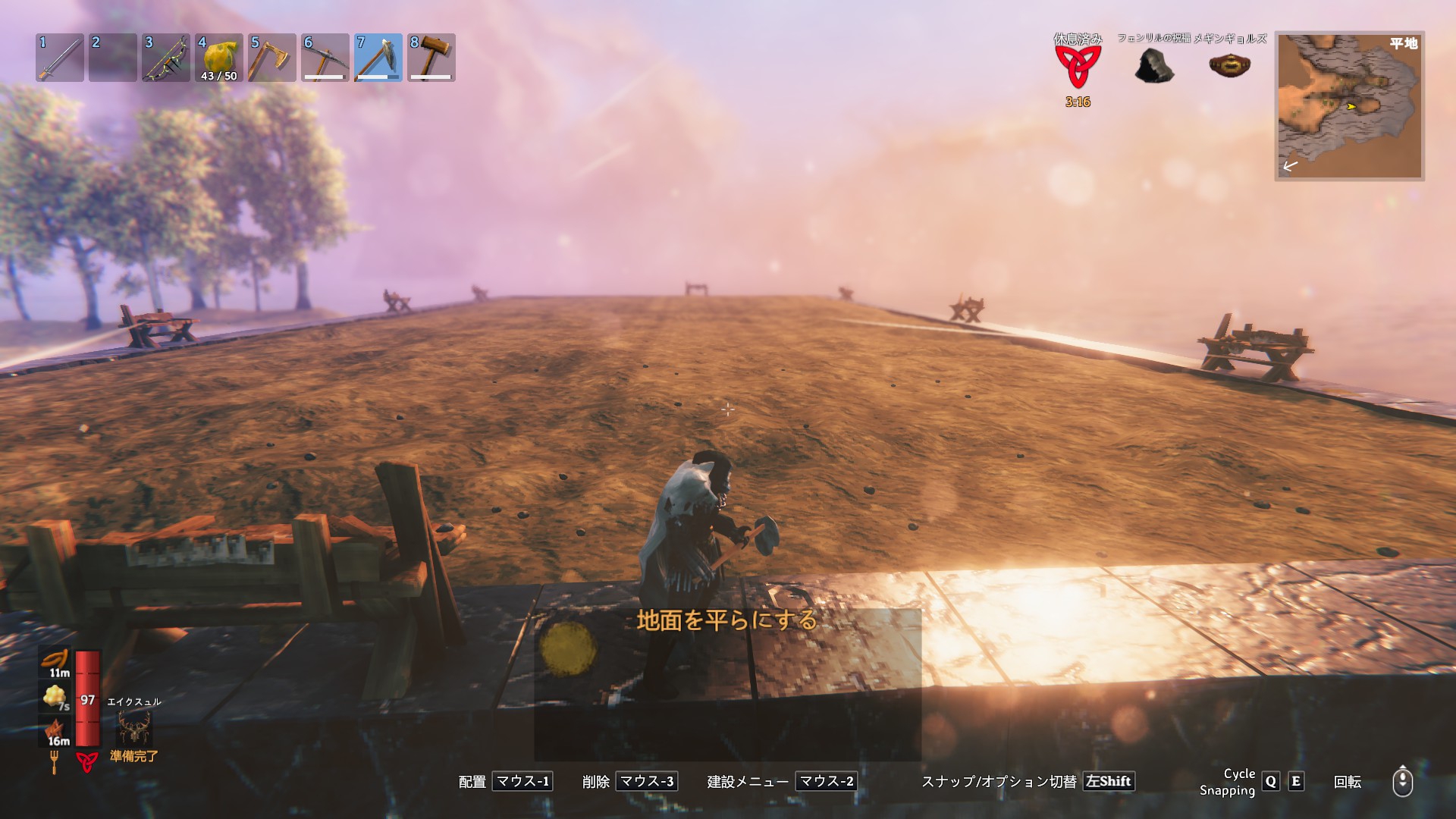Click the red Rested status icon

point(1078,66)
